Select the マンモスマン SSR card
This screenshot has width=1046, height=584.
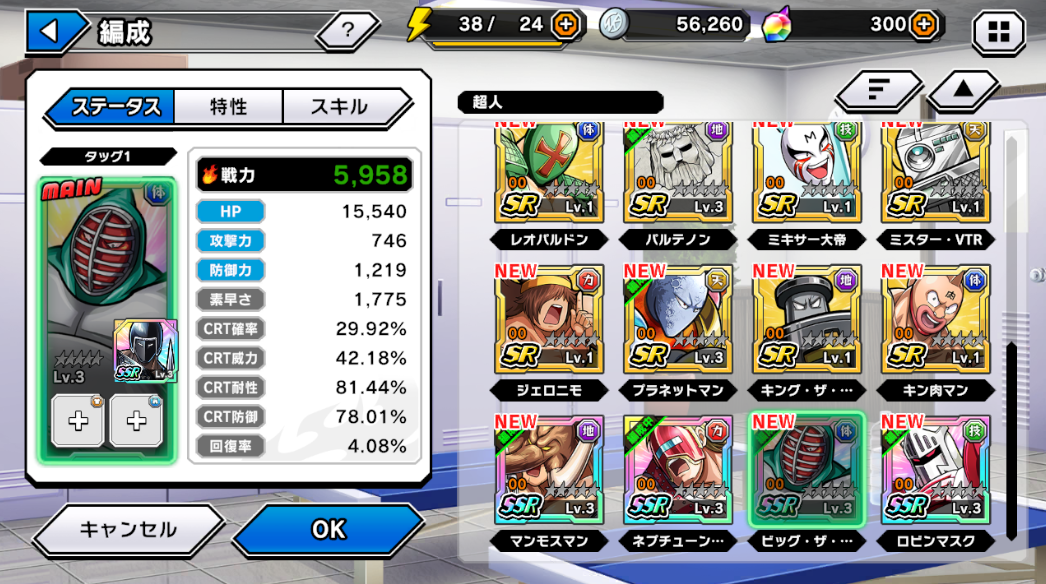(x=548, y=468)
